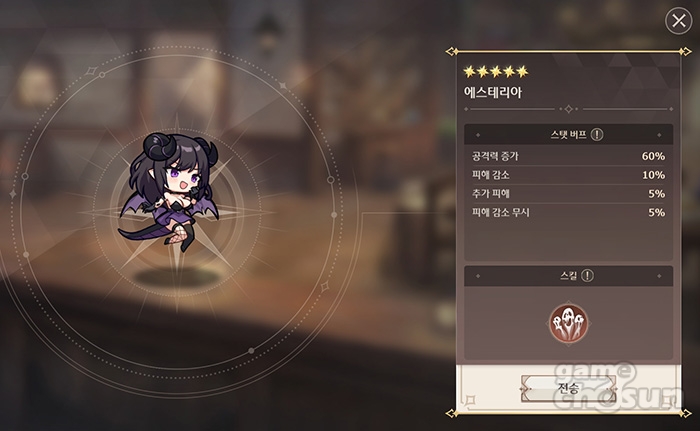Select the ghost skill icon
Screen dimensions: 700x431
pyautogui.click(x=568, y=322)
